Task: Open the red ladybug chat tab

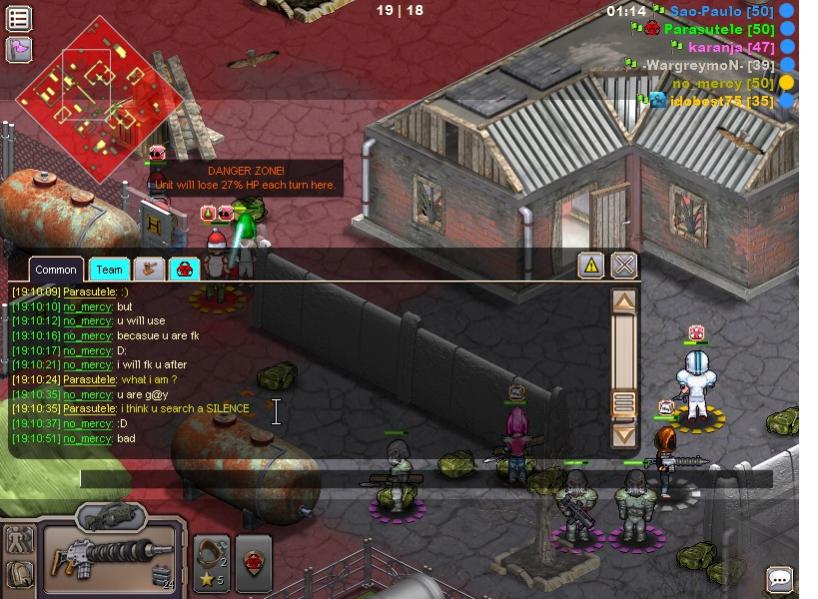Action: point(184,268)
